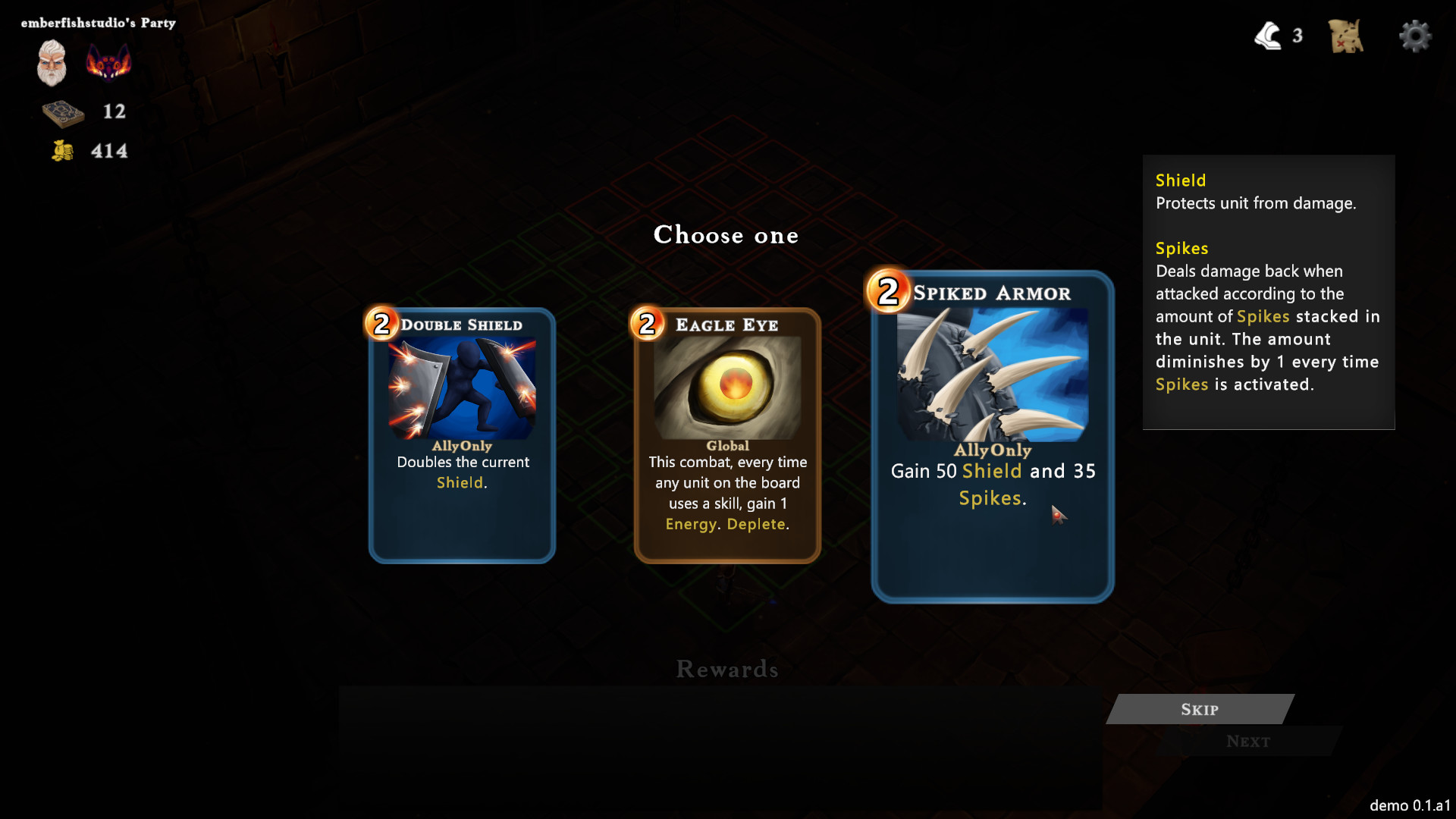Viewport: 1456px width, 819px height.
Task: Open the settings gear
Action: point(1415,36)
